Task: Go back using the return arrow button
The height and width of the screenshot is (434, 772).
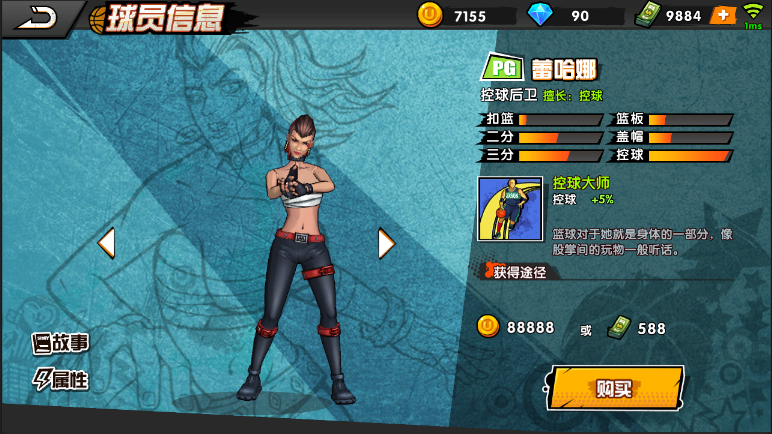Action: pyautogui.click(x=38, y=16)
